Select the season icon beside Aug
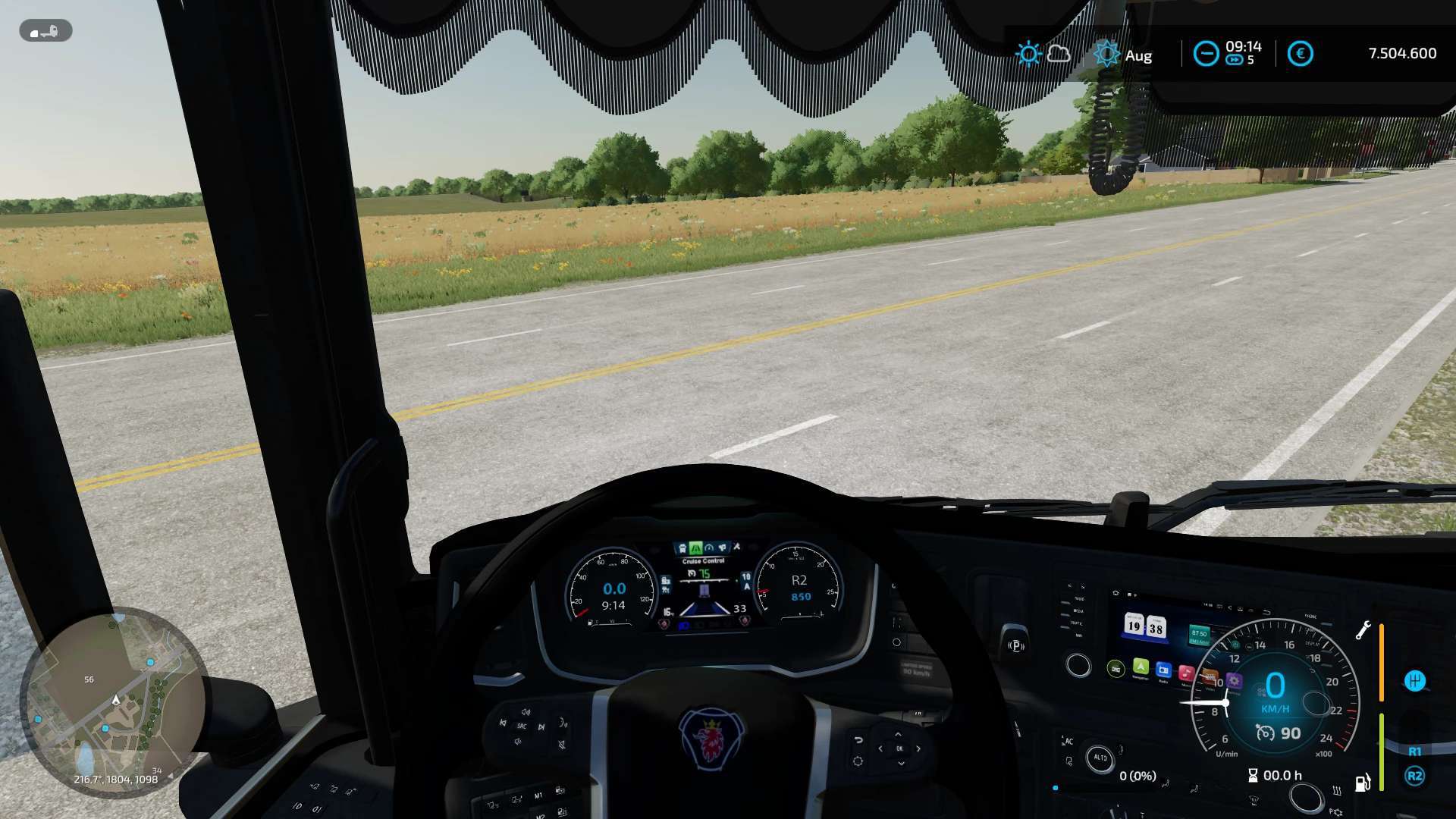The image size is (1456, 819). click(1106, 54)
